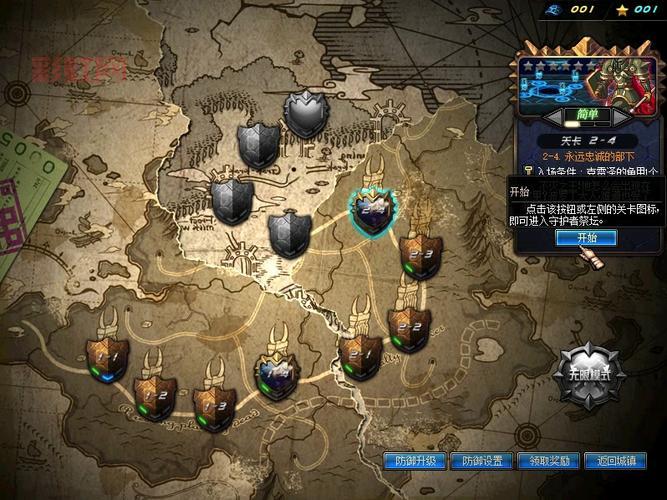Select the stage 2-1 shield marker
The image size is (667, 500).
[359, 354]
